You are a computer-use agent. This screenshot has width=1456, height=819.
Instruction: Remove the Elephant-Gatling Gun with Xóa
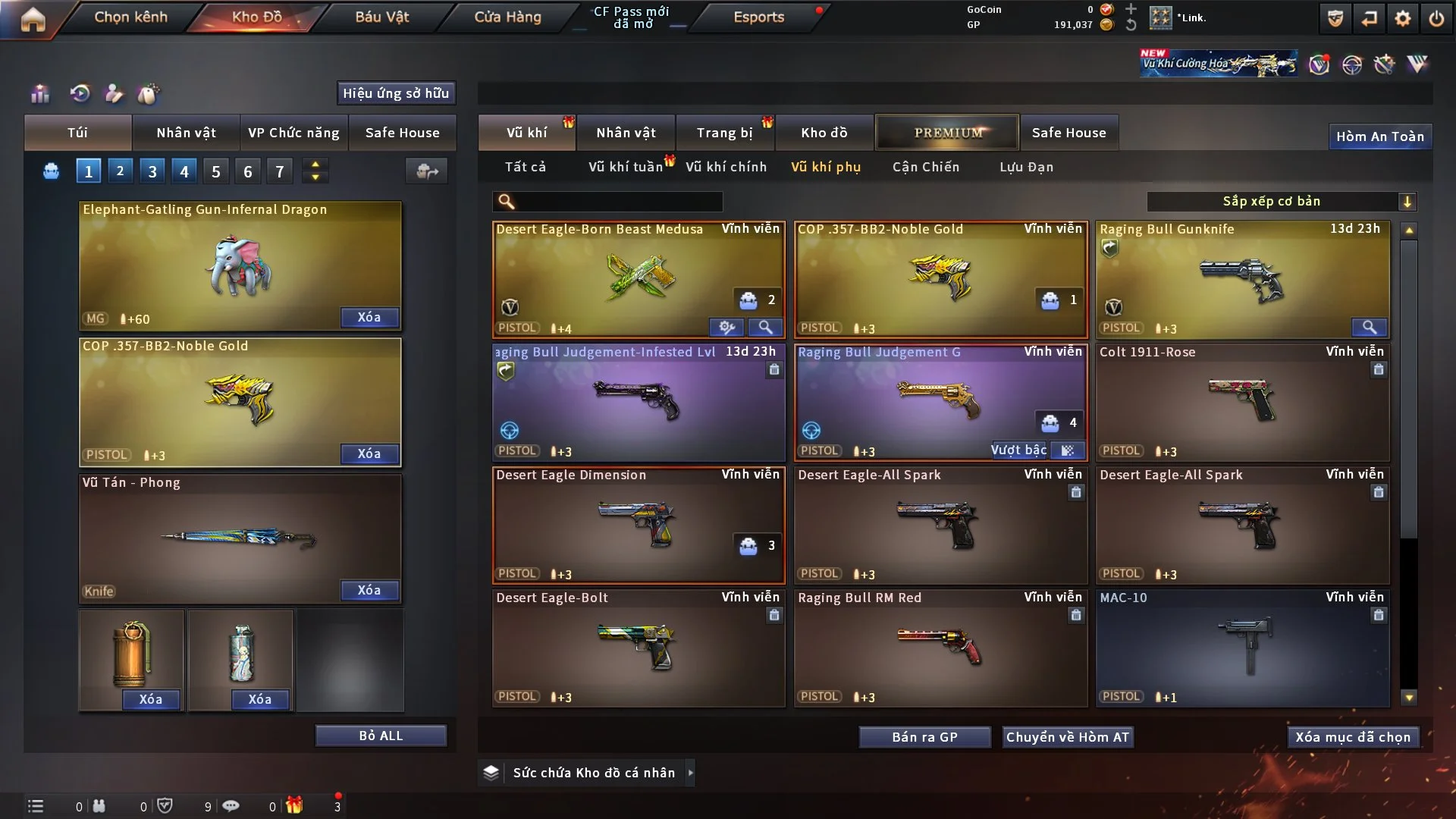pyautogui.click(x=369, y=317)
